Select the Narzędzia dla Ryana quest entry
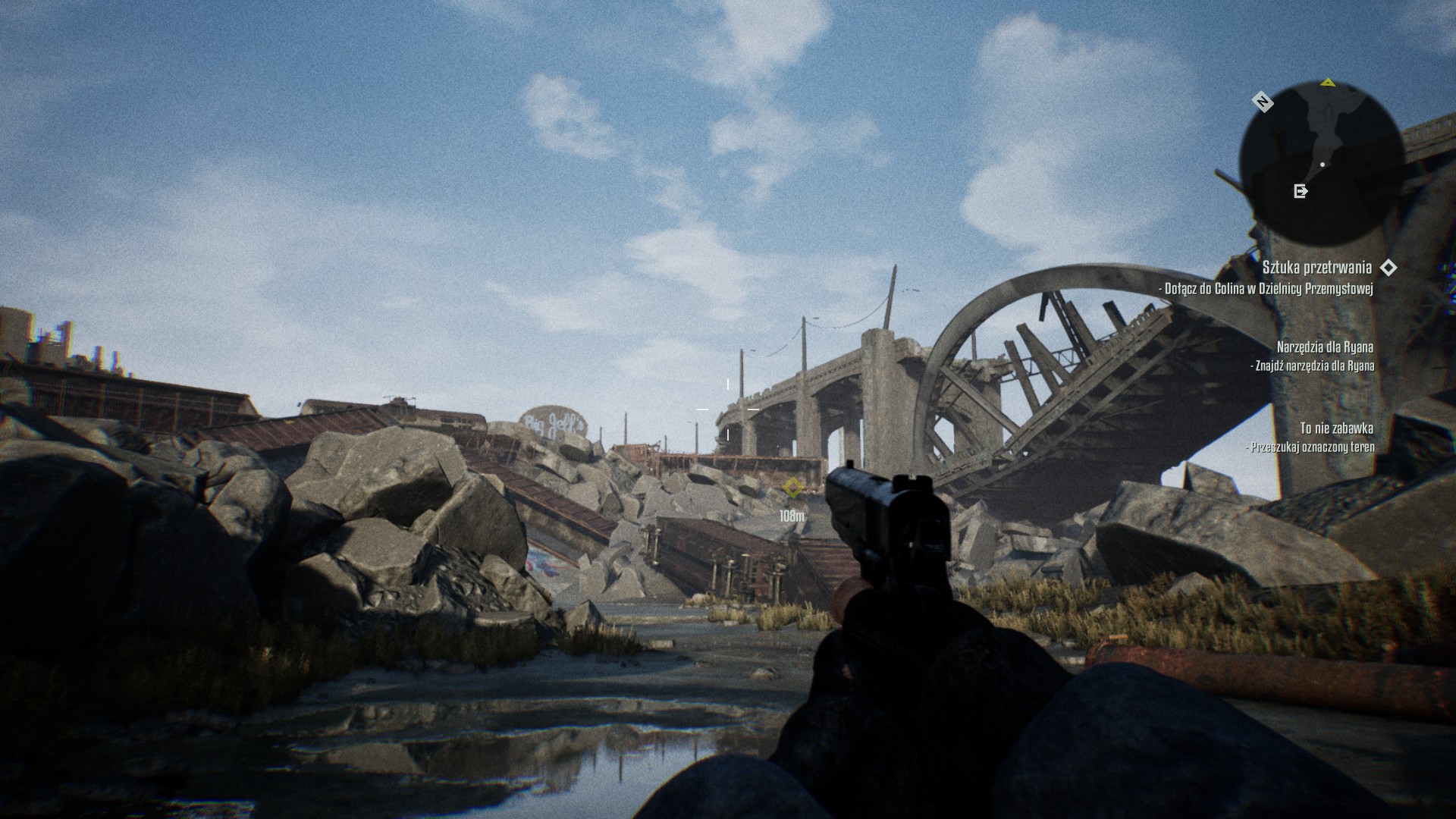This screenshot has width=1456, height=819. [1325, 347]
